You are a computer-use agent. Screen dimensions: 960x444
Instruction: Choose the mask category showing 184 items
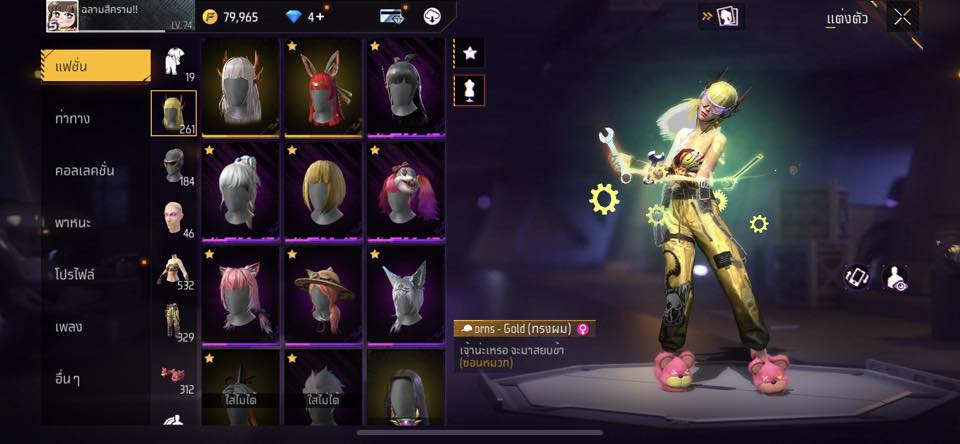[x=174, y=166]
